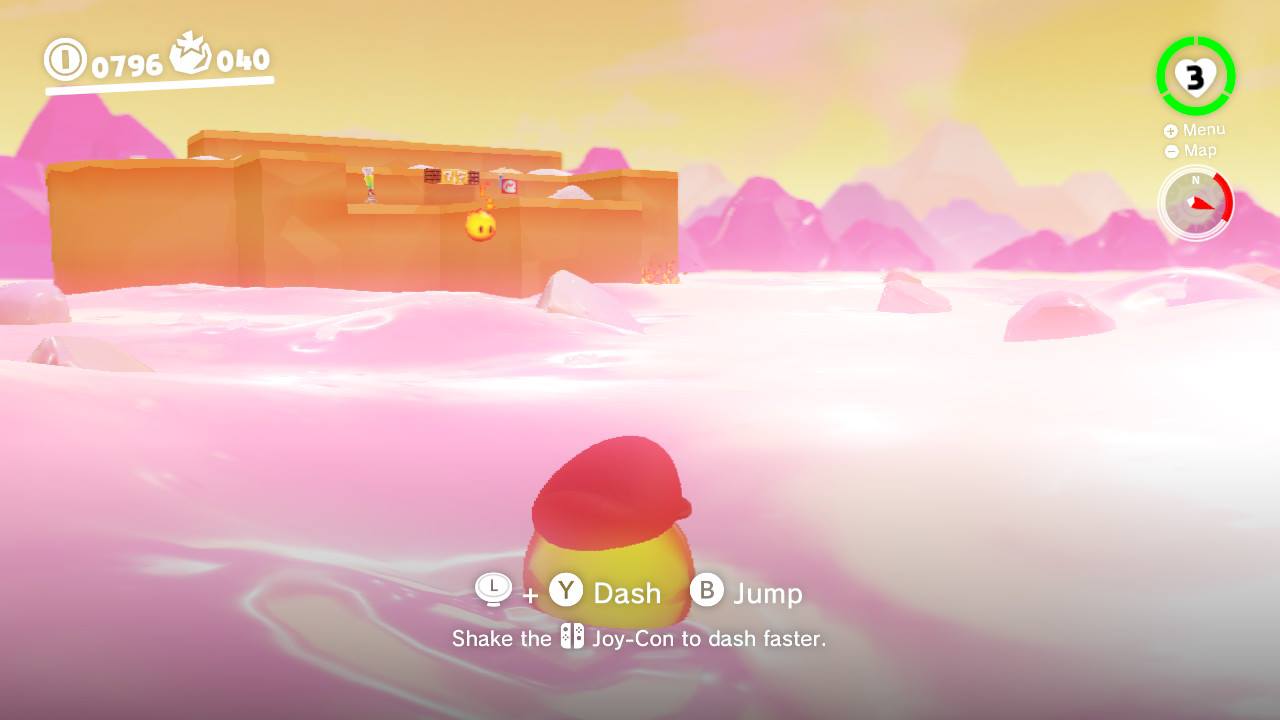
Task: Click the question mark block on the platform
Action: (x=455, y=177)
